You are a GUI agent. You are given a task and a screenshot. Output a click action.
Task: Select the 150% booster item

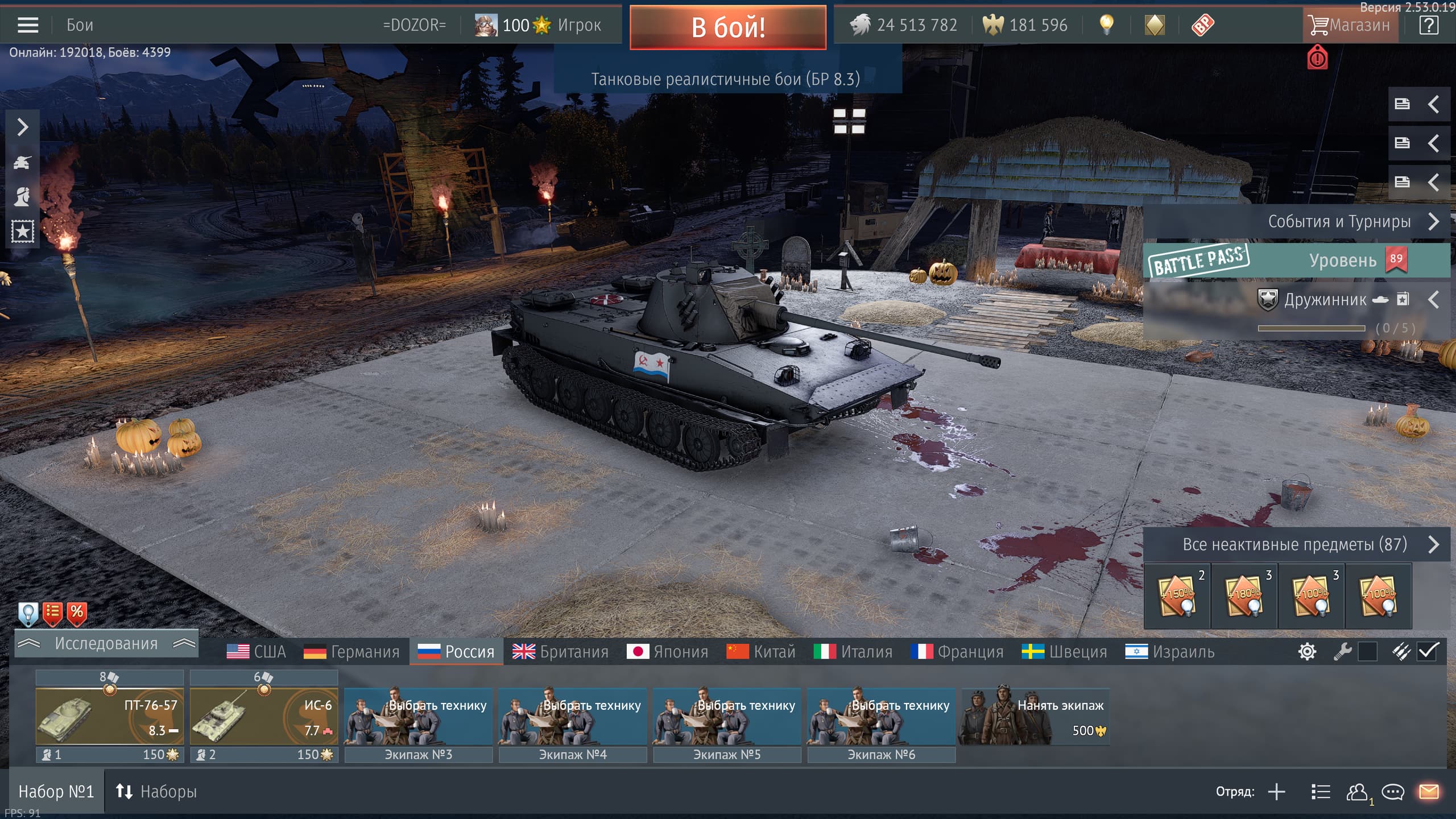[1177, 596]
